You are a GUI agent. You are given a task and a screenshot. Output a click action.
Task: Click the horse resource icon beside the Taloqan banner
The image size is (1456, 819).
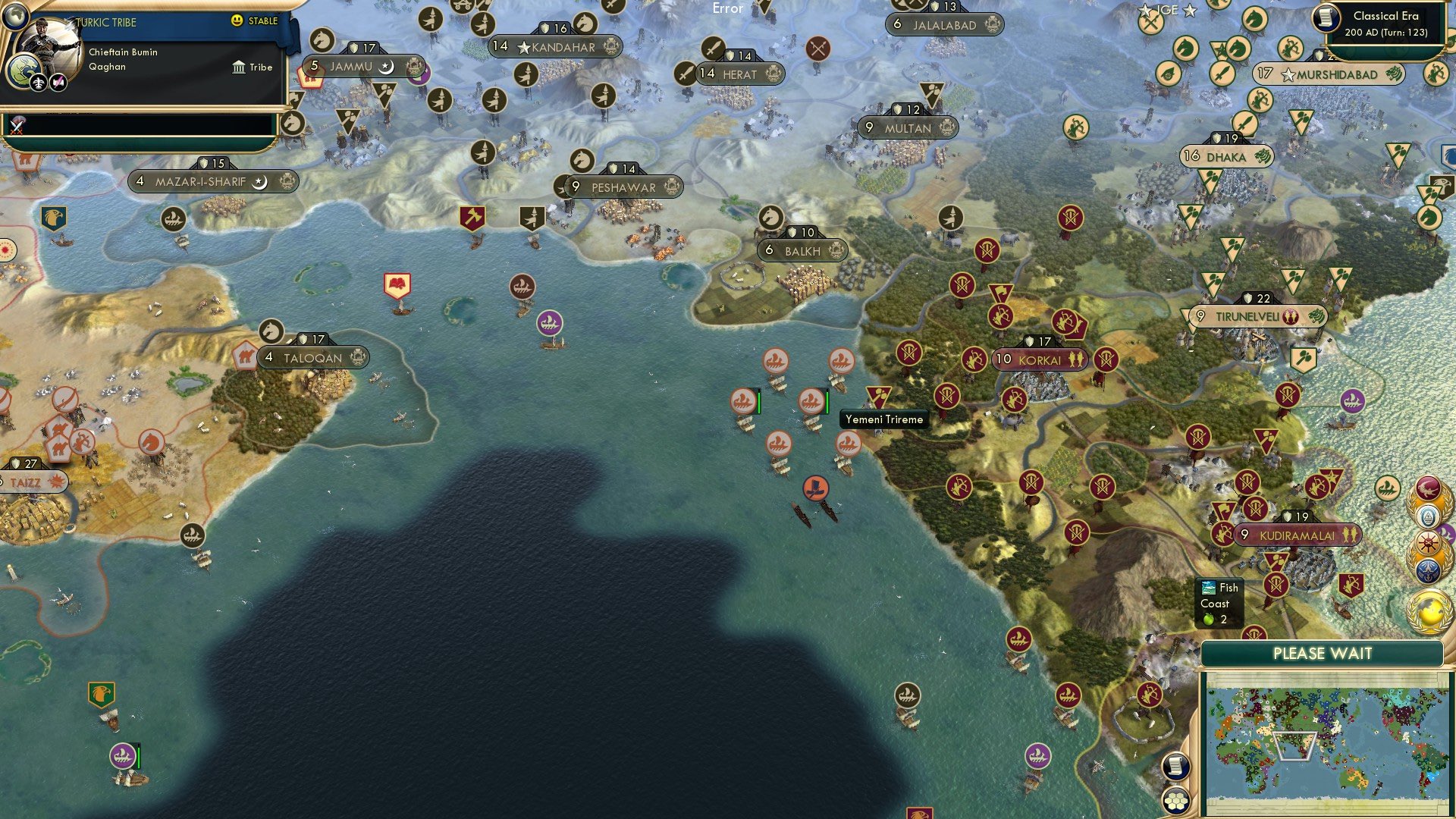pyautogui.click(x=270, y=331)
